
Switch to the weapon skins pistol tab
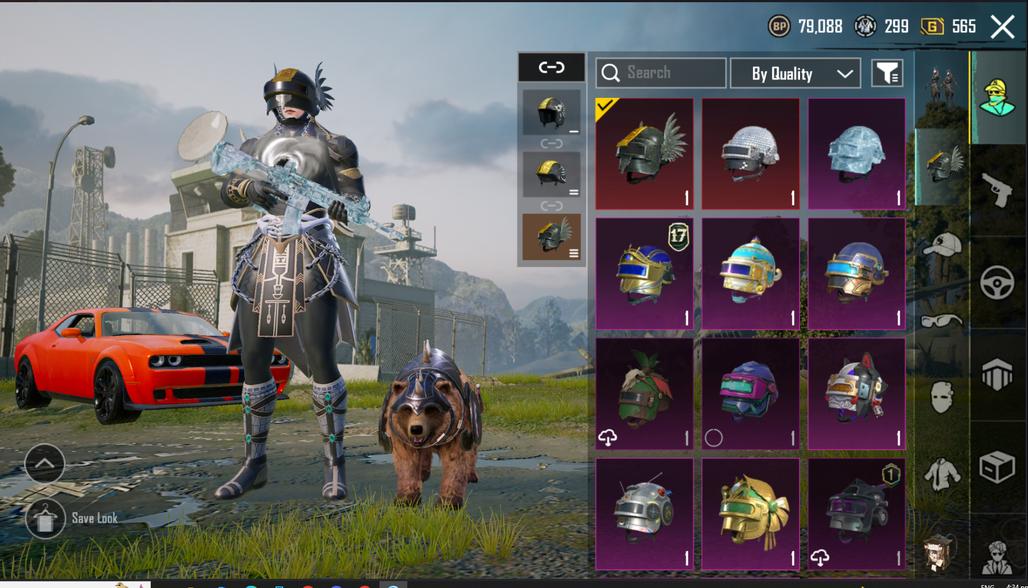point(998,190)
